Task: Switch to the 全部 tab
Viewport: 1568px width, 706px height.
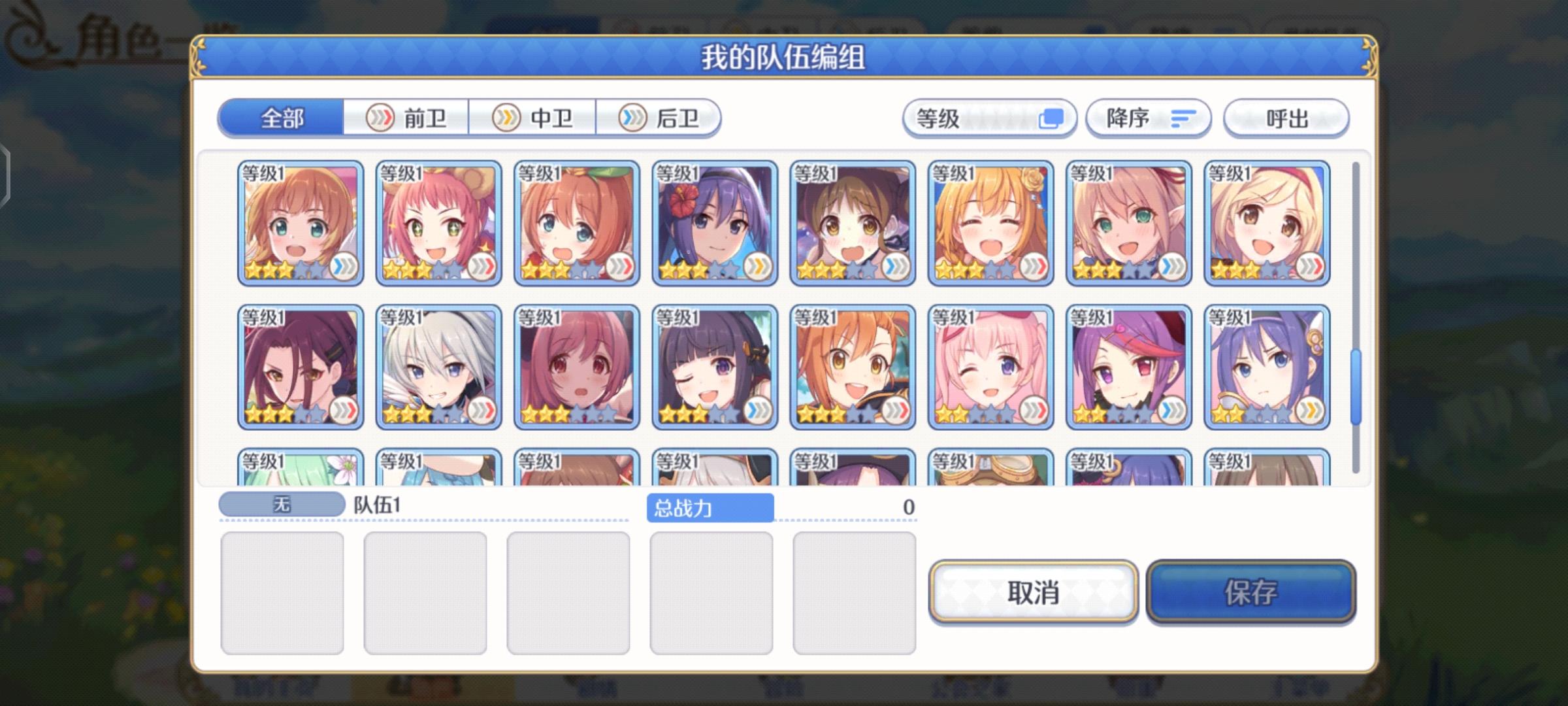Action: tap(281, 118)
